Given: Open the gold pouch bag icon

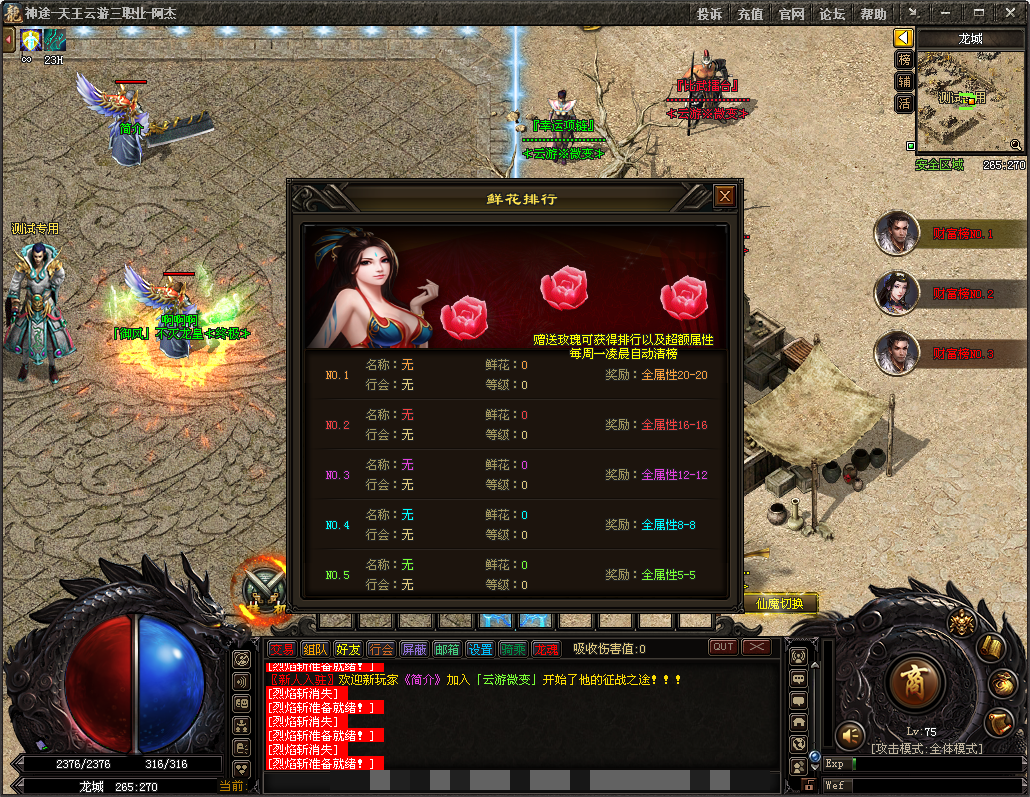Looking at the screenshot, I should point(1003,684).
